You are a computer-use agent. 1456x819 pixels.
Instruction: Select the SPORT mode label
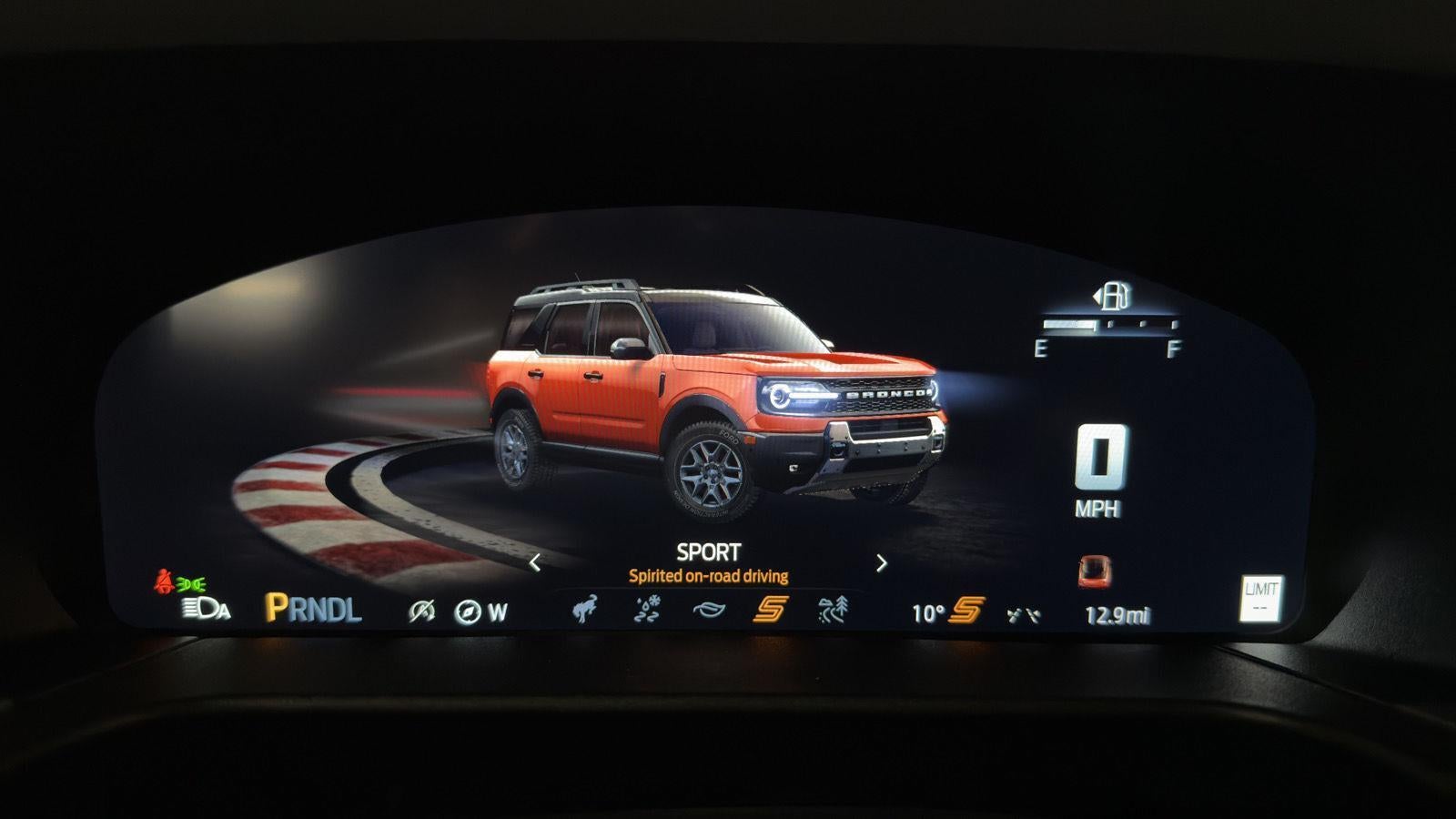click(x=709, y=551)
